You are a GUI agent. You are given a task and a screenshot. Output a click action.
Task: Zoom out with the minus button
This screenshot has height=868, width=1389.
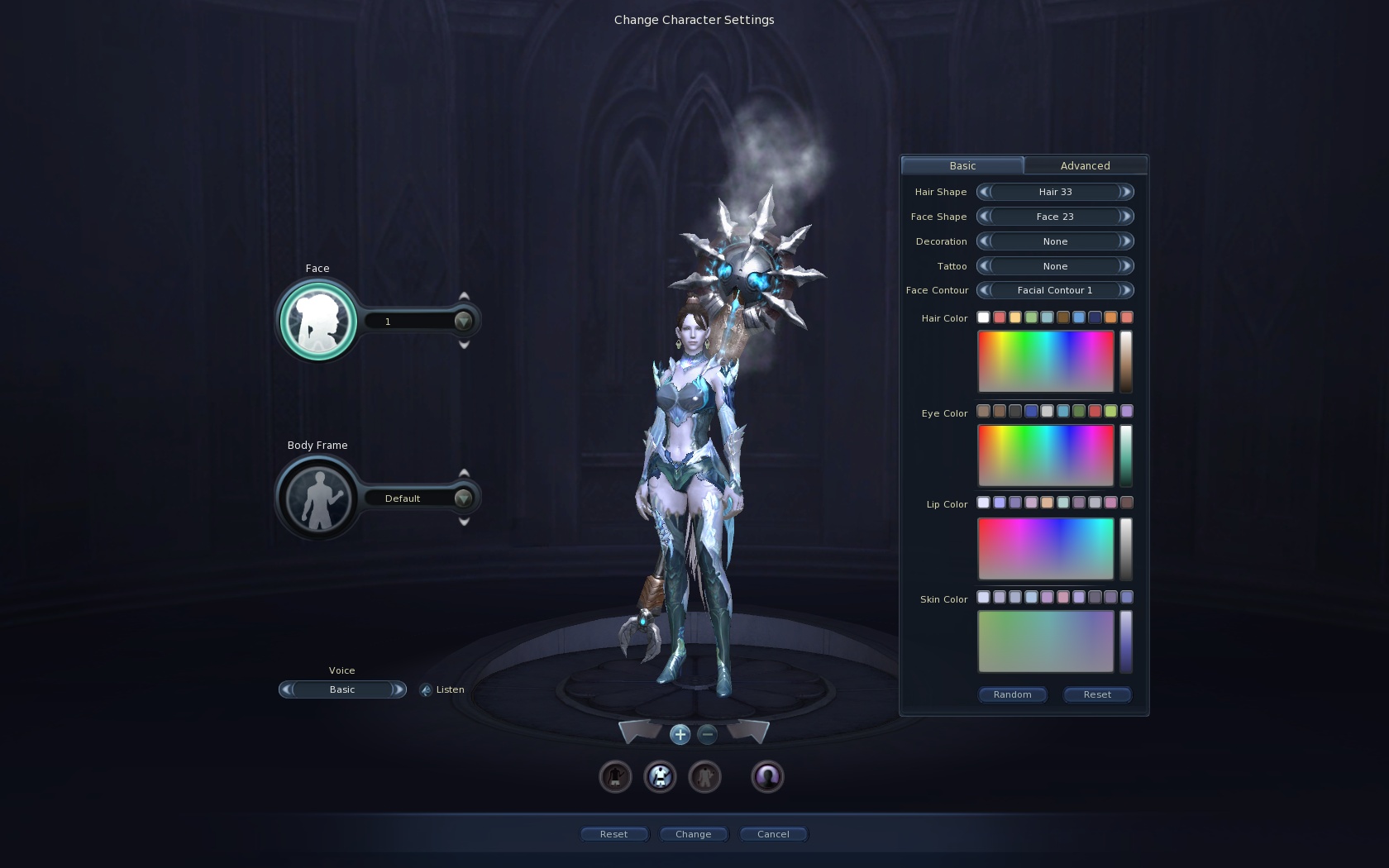707,734
